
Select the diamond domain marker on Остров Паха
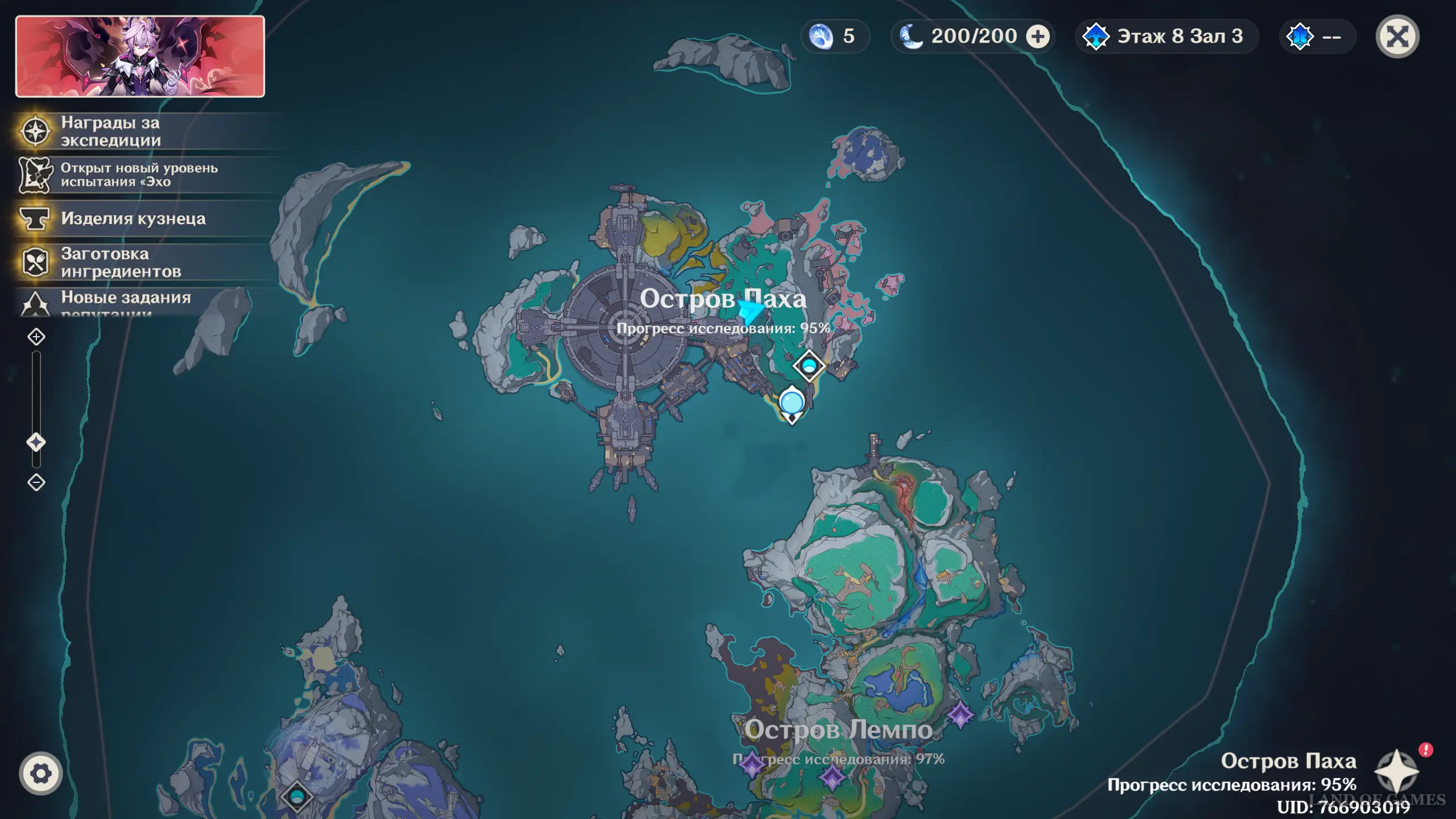coord(809,366)
